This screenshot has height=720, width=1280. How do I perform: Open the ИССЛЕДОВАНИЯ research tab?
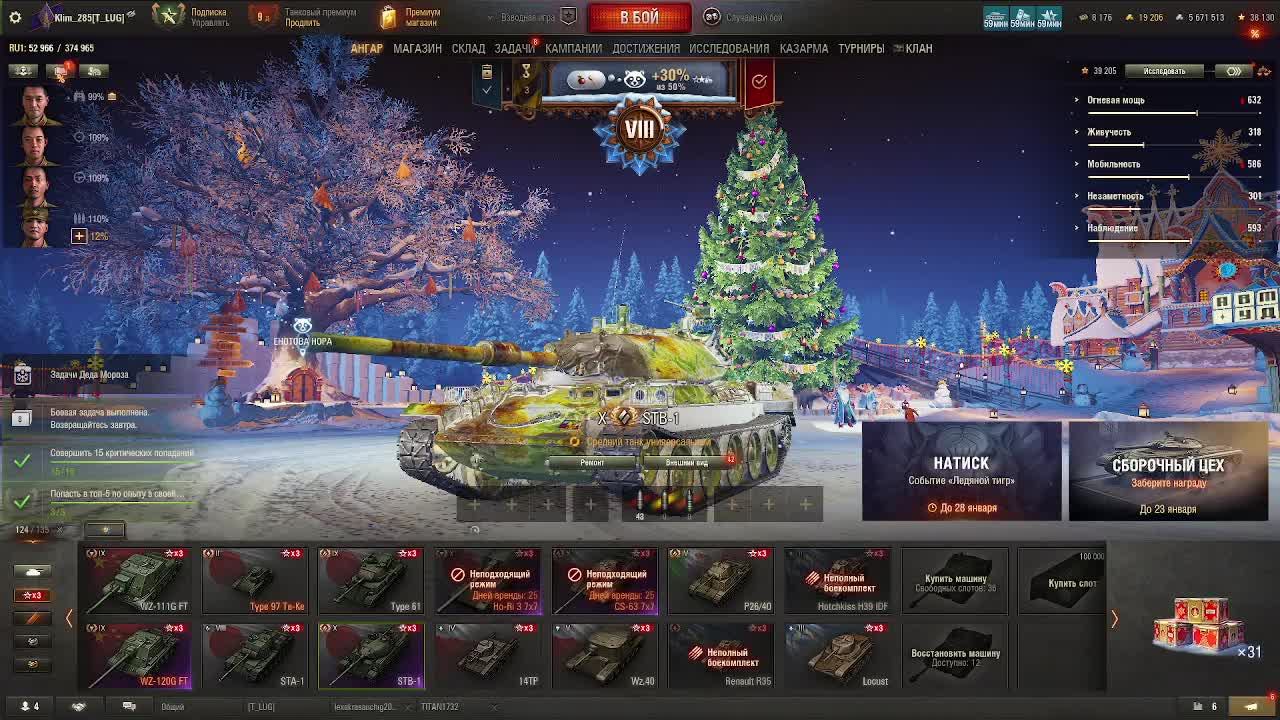coord(729,48)
